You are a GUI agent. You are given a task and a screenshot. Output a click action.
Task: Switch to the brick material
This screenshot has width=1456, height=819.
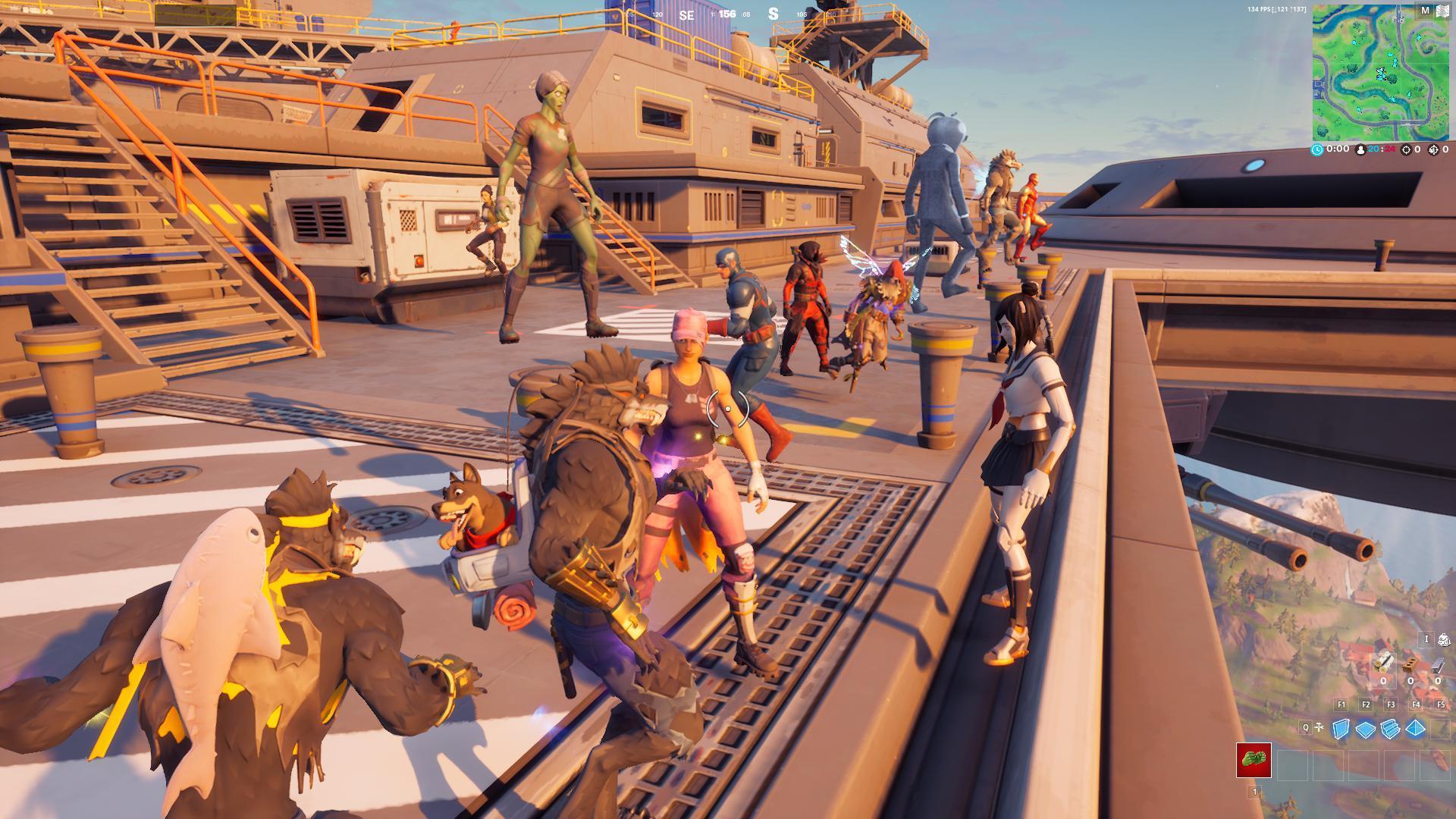[x=1410, y=664]
